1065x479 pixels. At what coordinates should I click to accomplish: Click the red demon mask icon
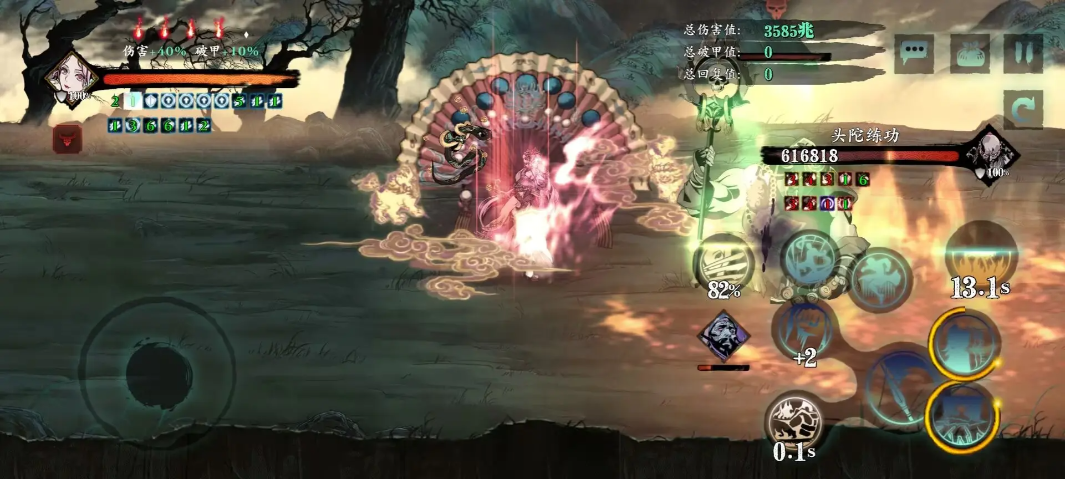click(68, 138)
